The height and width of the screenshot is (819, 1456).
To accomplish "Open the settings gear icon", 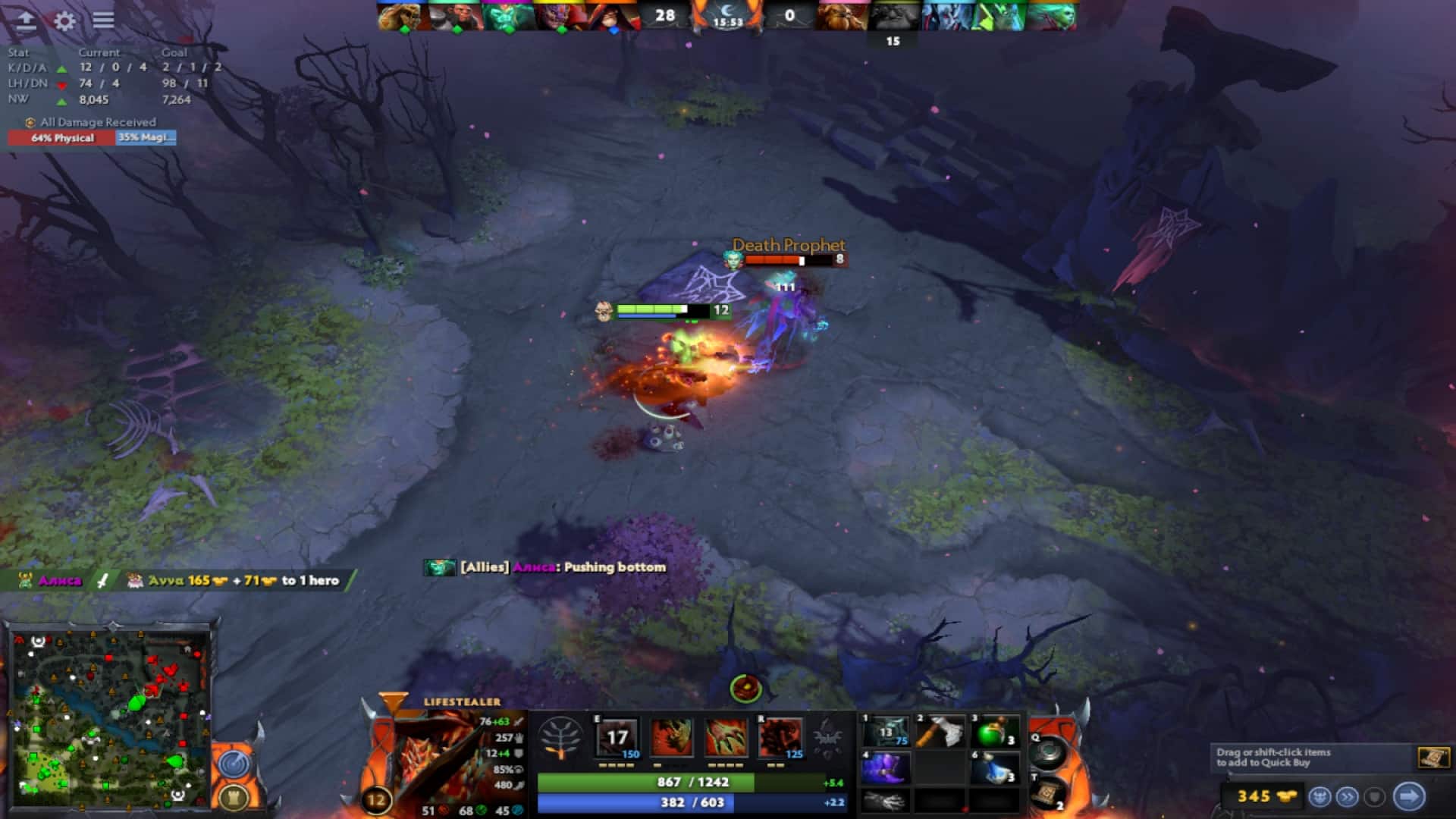I will (x=64, y=21).
